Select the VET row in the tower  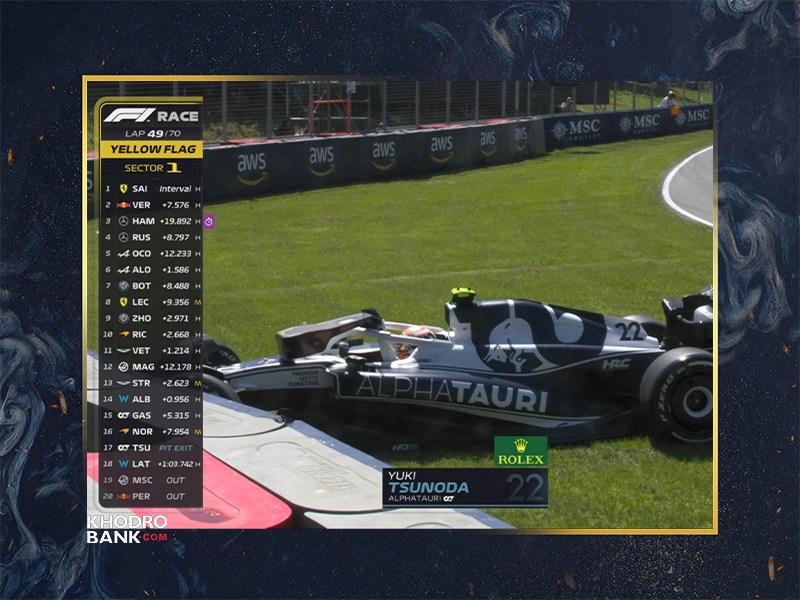[152, 350]
